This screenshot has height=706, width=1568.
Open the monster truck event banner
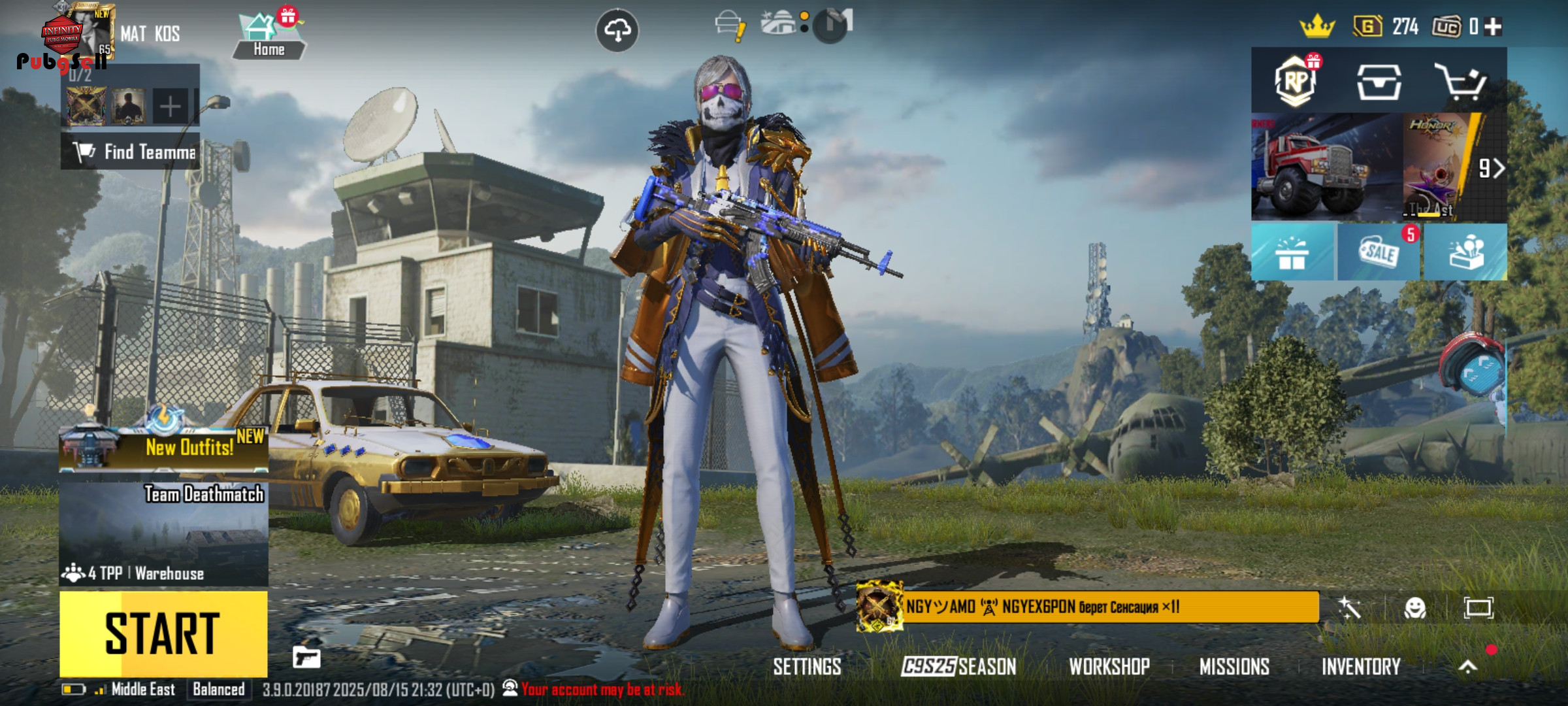tap(1326, 168)
